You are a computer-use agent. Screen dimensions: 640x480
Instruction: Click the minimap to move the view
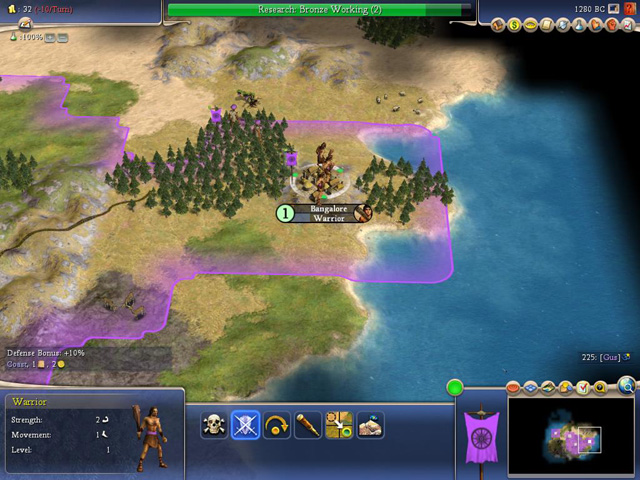[x=570, y=438]
